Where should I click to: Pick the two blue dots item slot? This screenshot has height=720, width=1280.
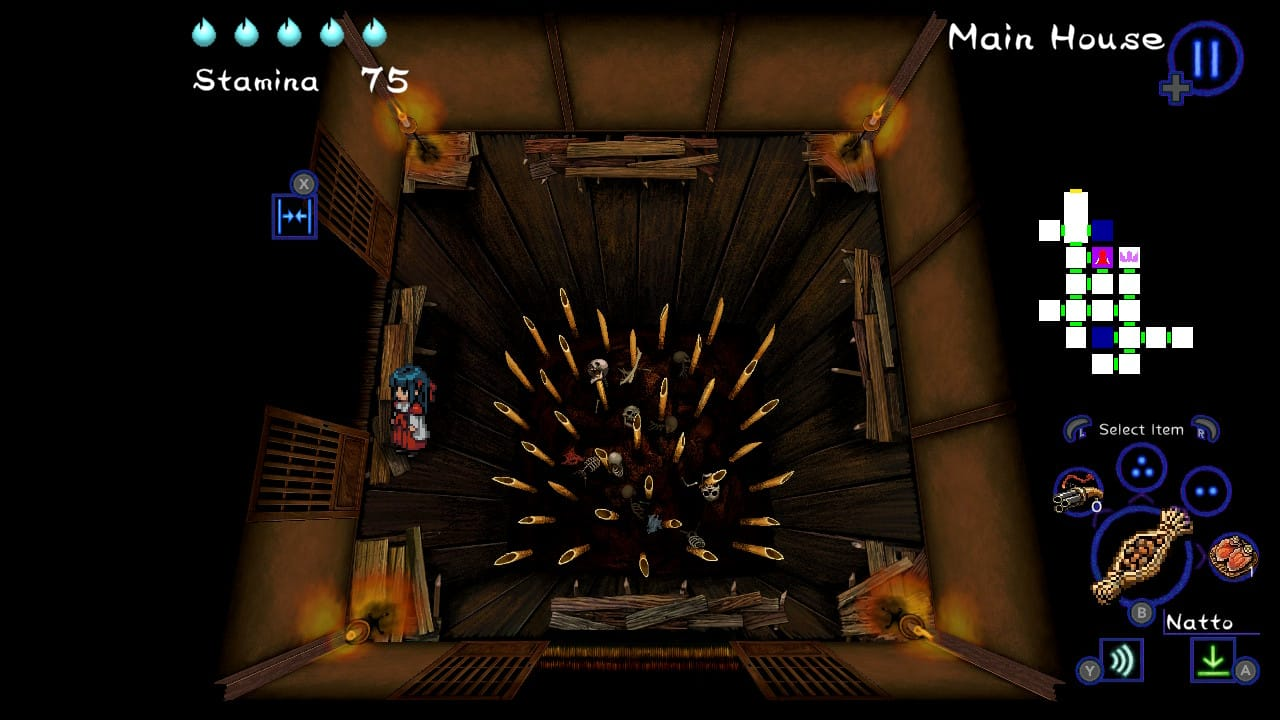pos(1205,491)
